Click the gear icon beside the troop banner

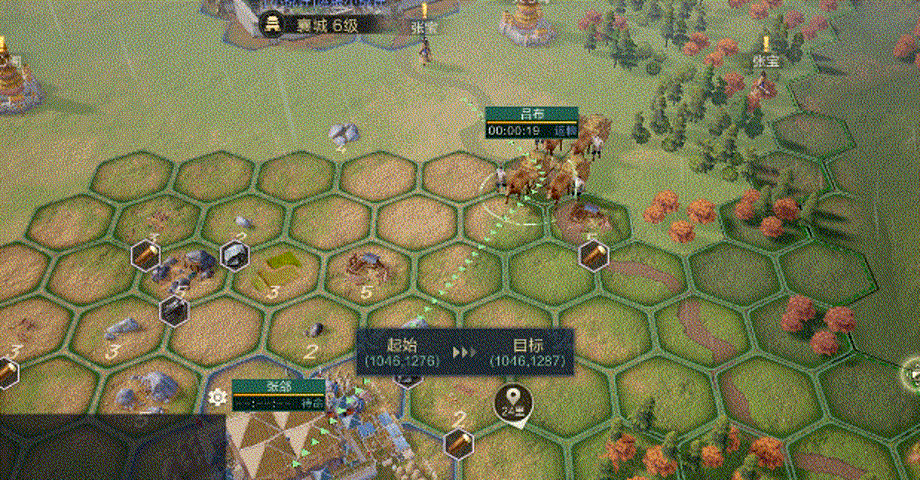tap(217, 397)
